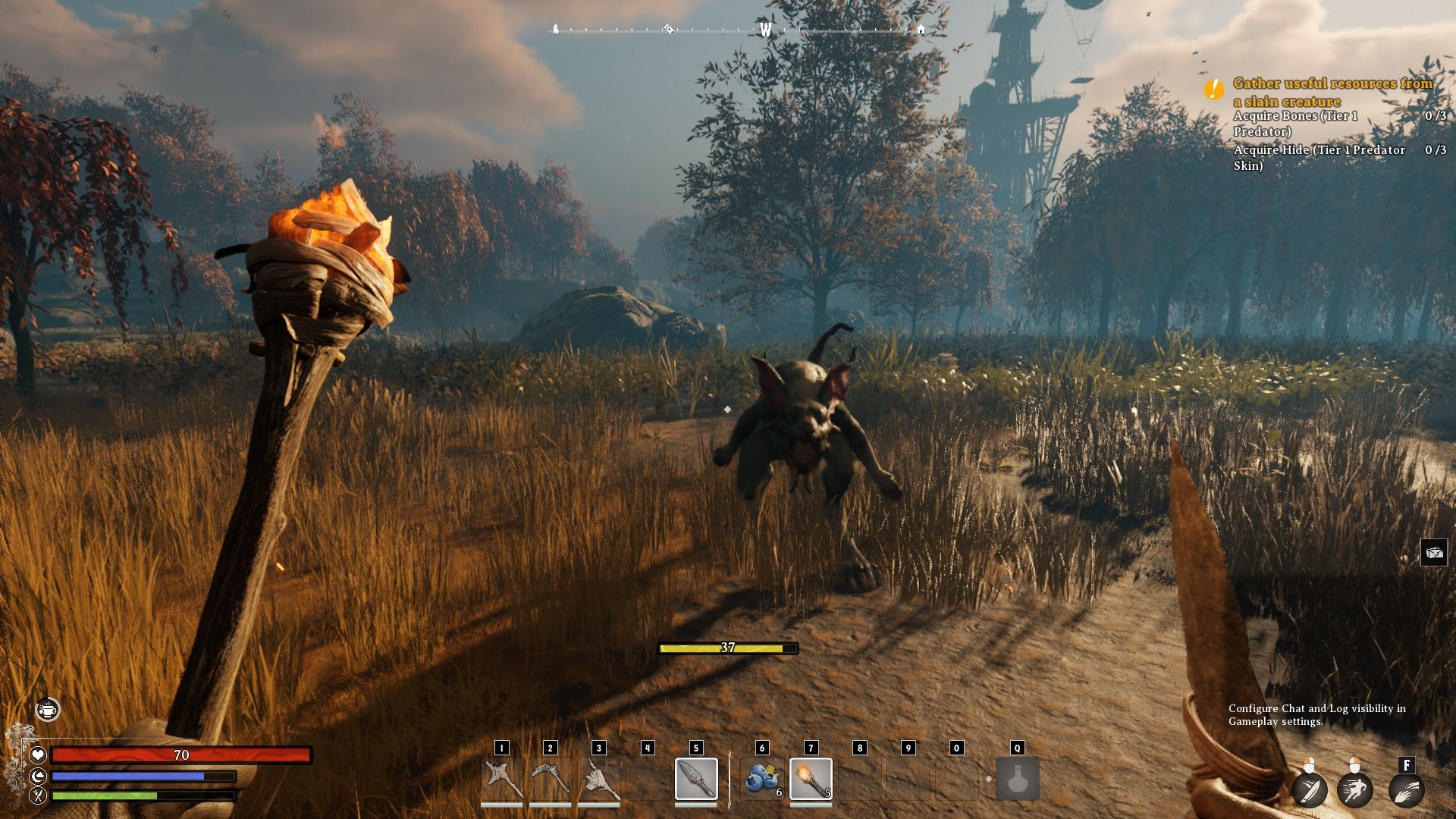Click the home marker on the compass
The image size is (1456, 819).
[921, 30]
